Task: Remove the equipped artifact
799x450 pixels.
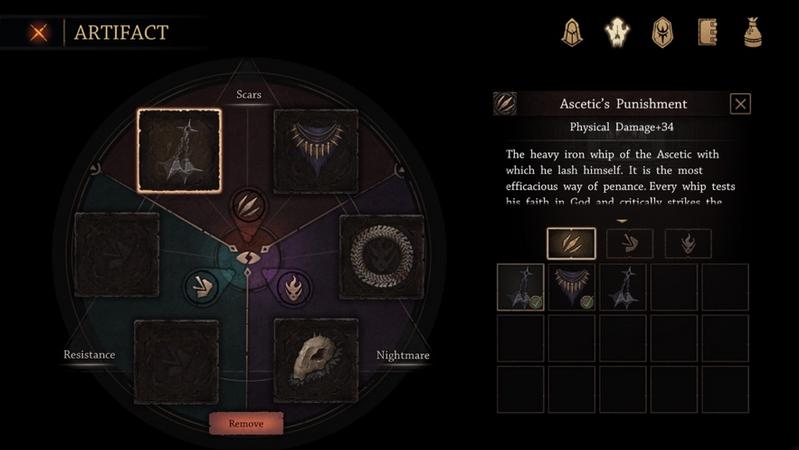Action: (x=246, y=423)
